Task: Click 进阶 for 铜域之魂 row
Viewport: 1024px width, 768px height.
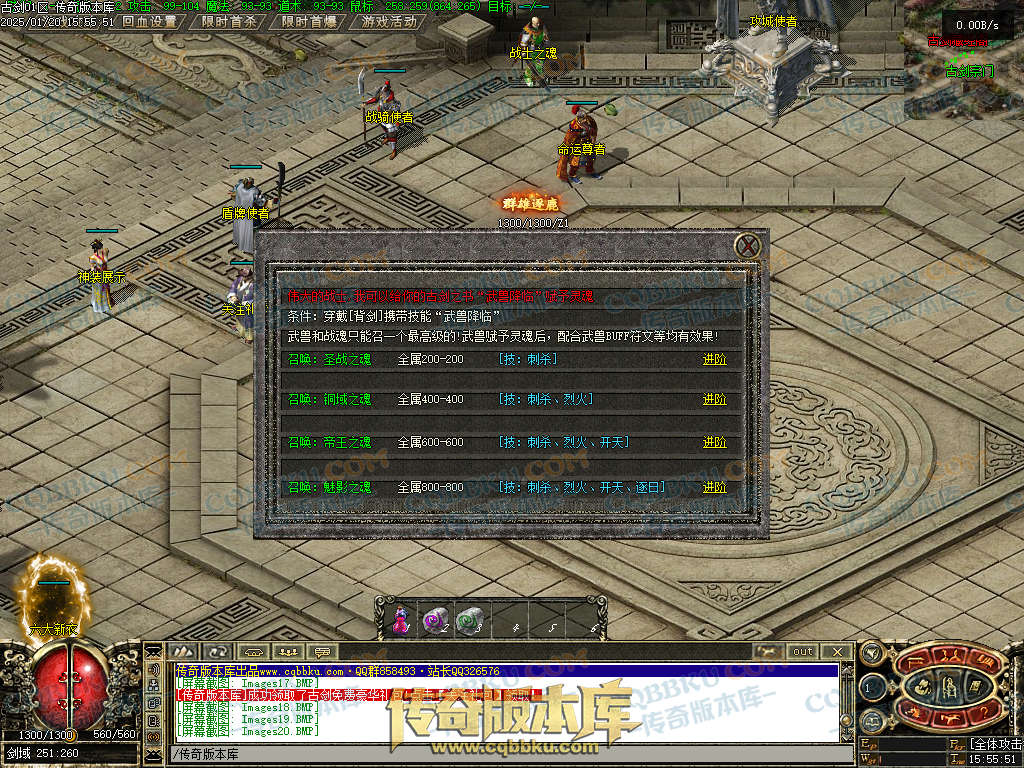Action: [714, 399]
